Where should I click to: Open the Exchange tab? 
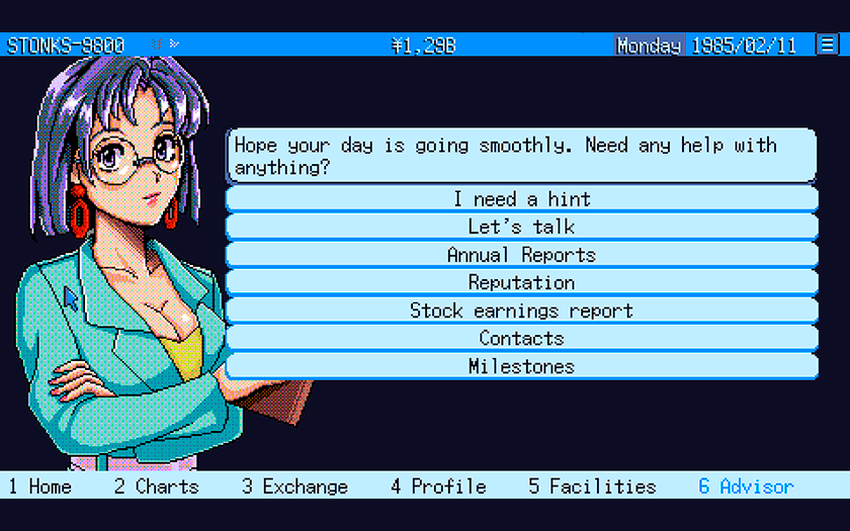click(295, 487)
